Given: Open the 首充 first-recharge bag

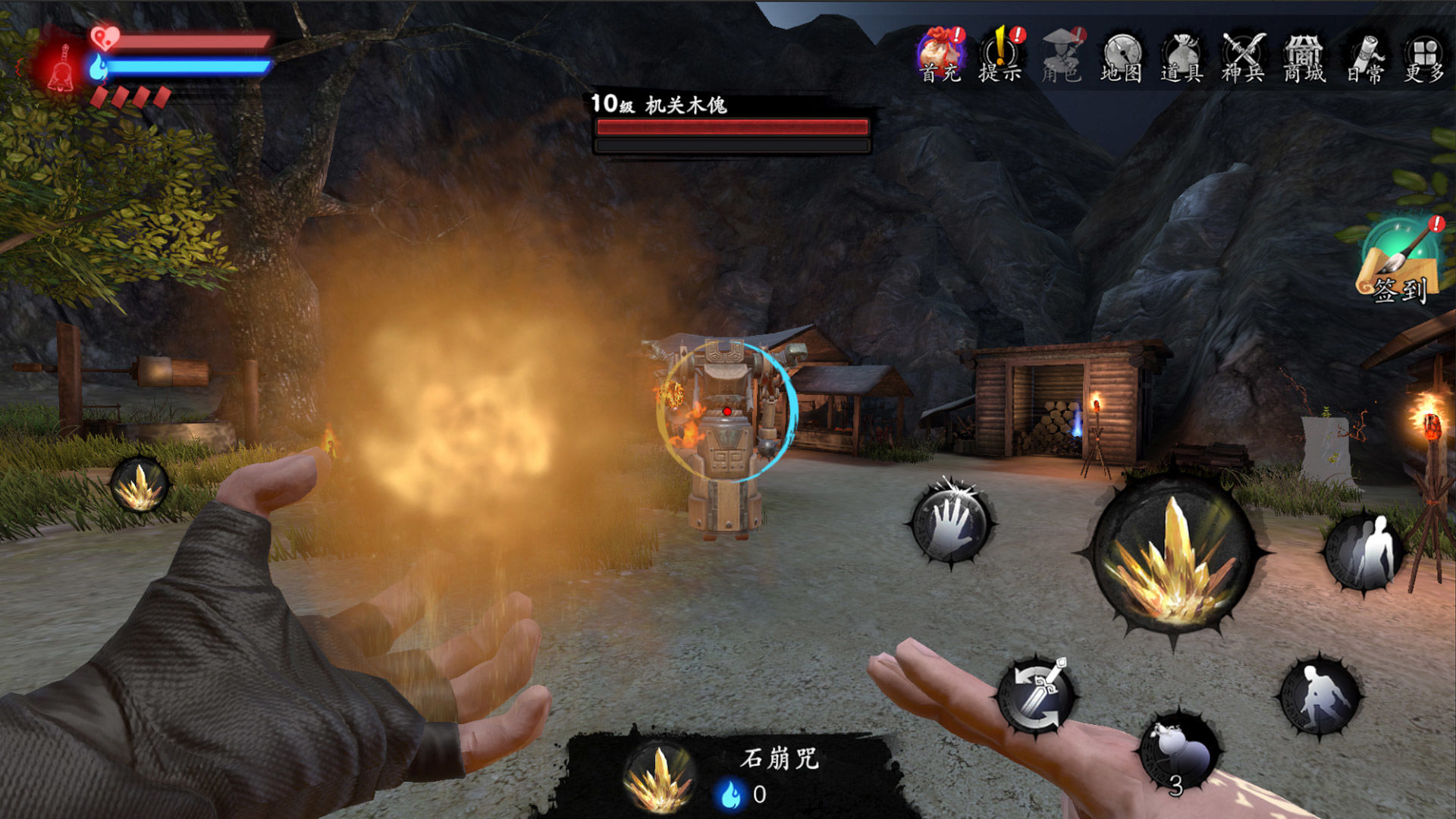Looking at the screenshot, I should click(x=940, y=55).
